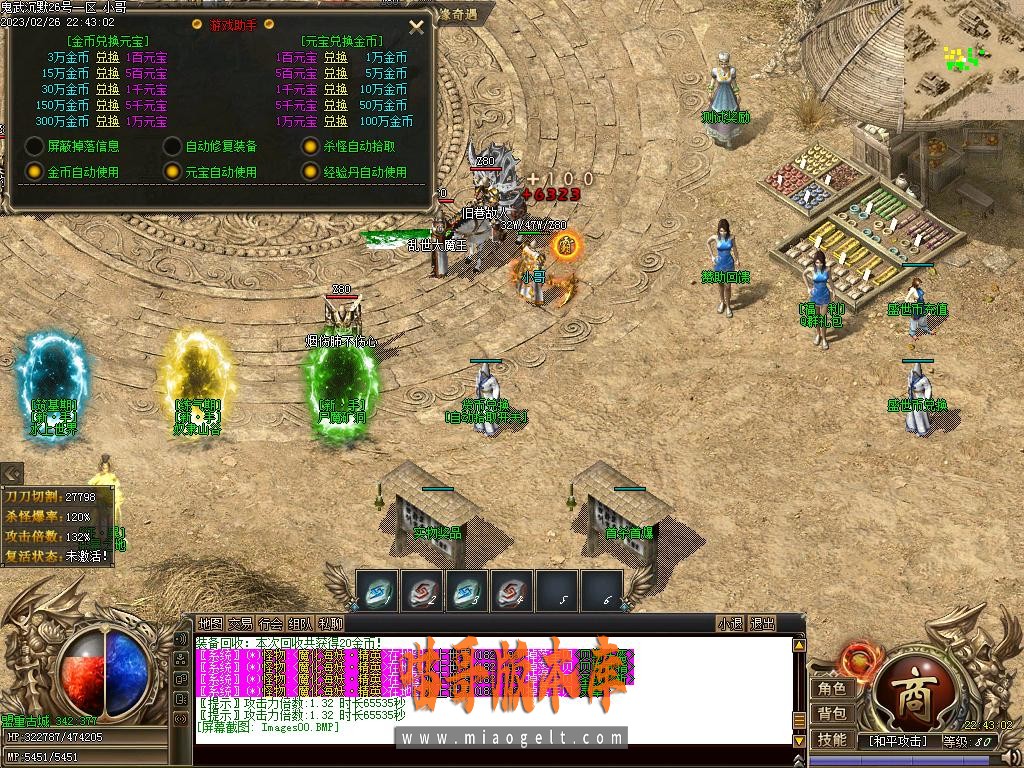Toggle 经验丹自动使用 option
The image size is (1024, 768).
[x=311, y=172]
